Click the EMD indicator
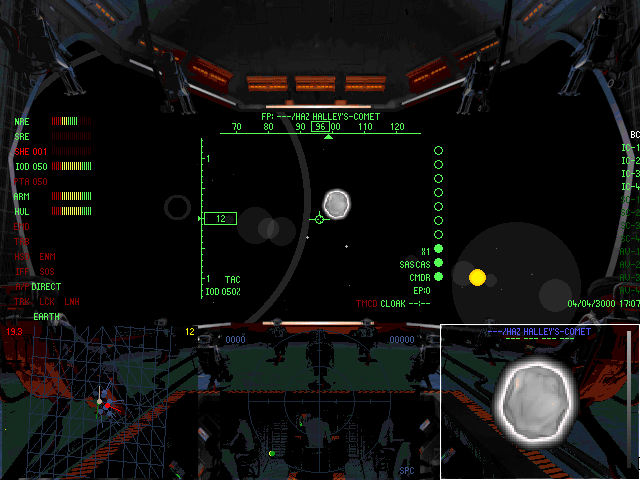The image size is (640, 480). pos(21,227)
